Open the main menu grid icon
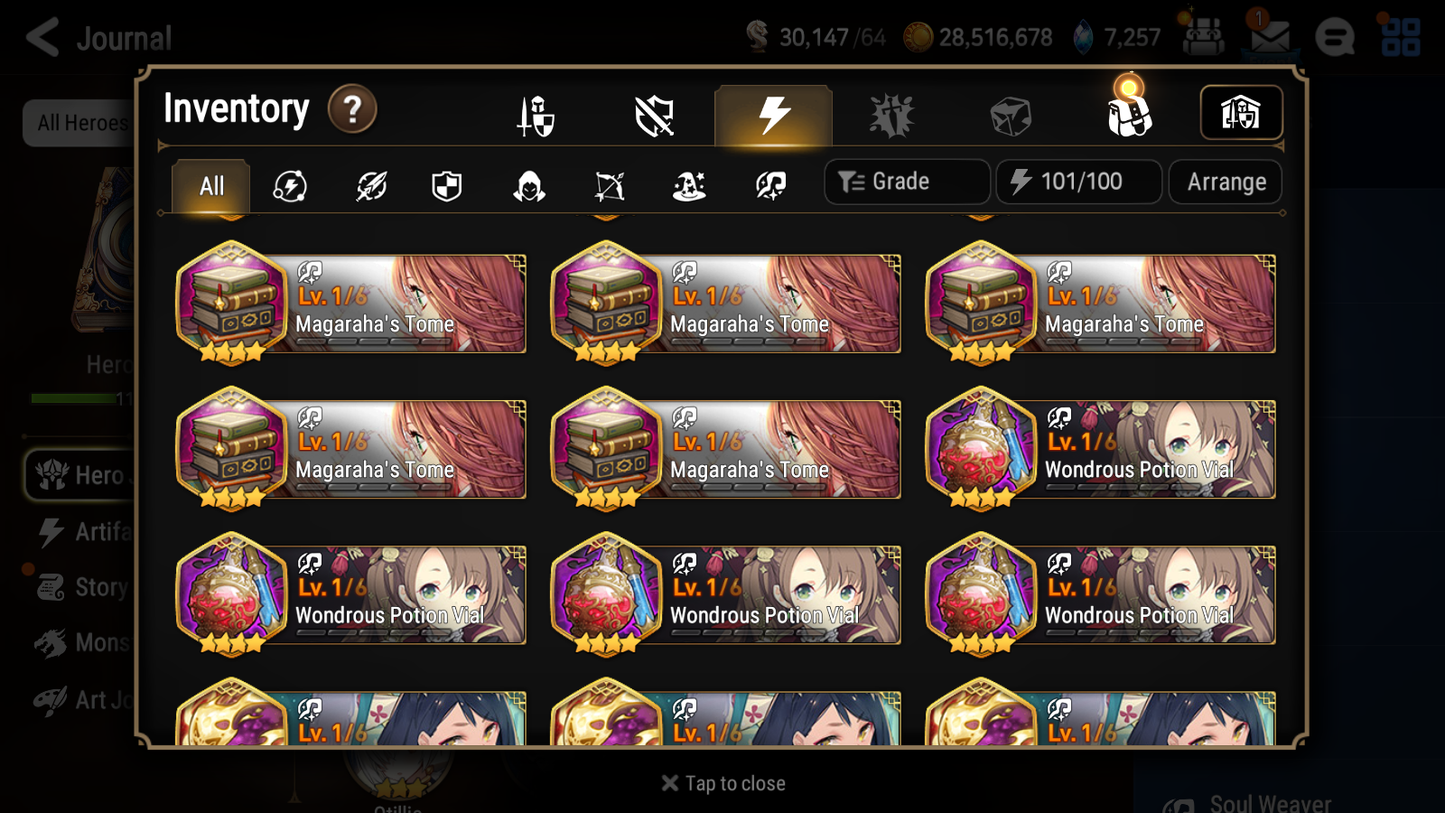Screen dimensions: 1445x813 tap(1400, 37)
